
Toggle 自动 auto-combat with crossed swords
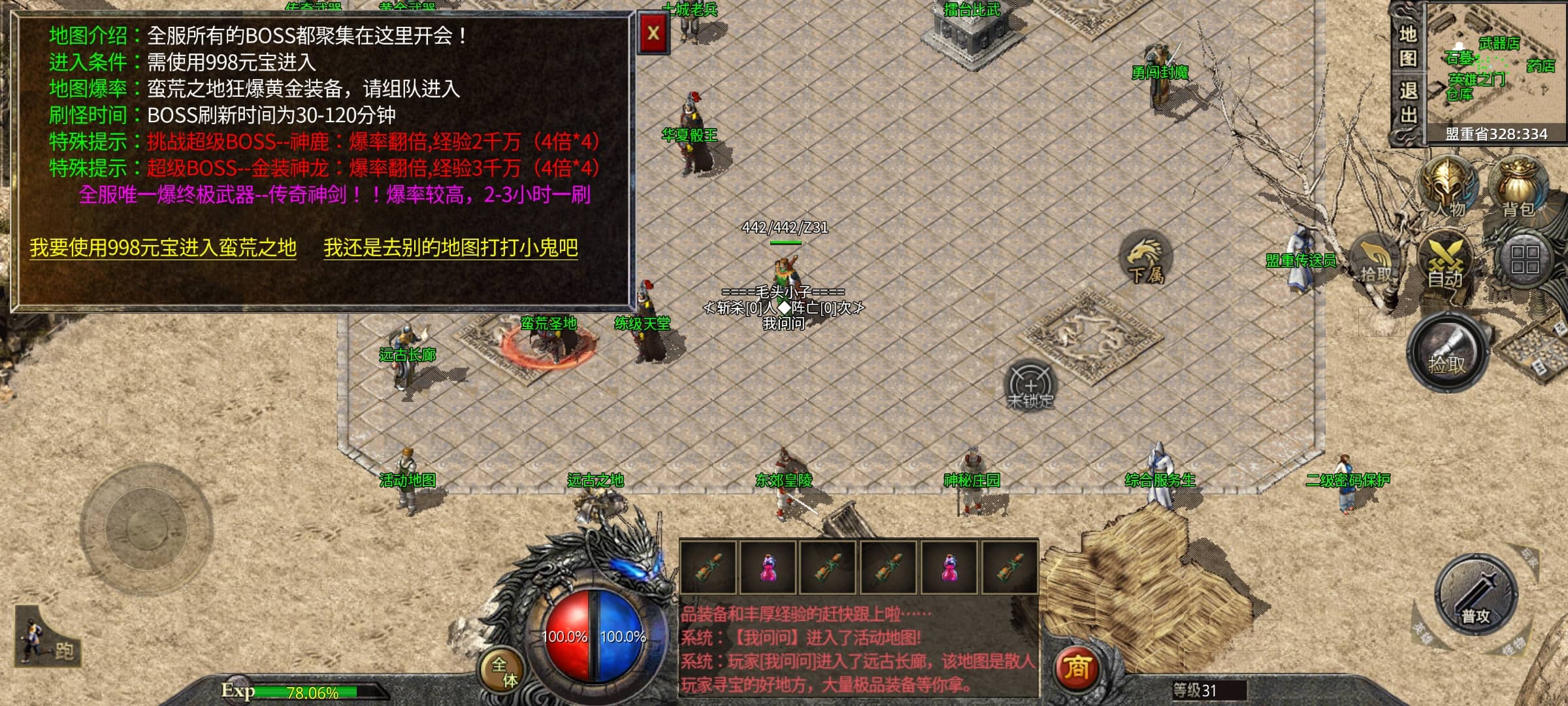(x=1445, y=263)
